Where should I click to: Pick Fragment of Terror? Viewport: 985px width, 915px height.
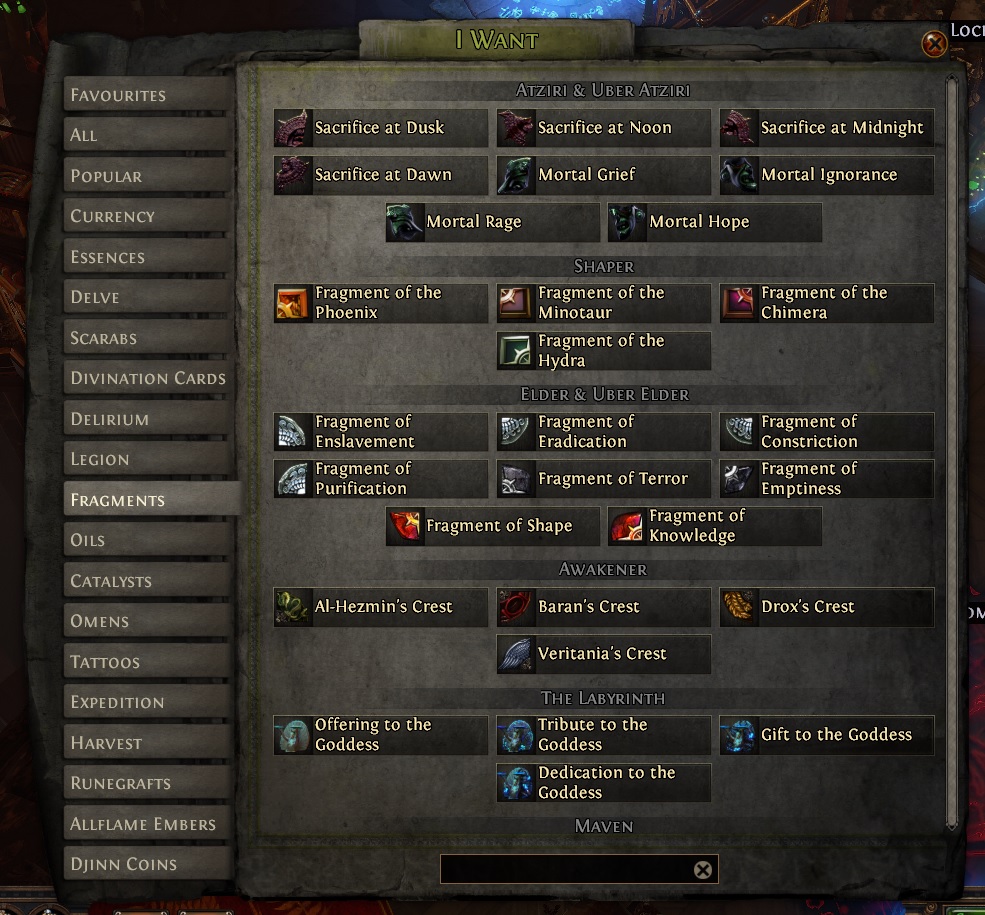[604, 479]
